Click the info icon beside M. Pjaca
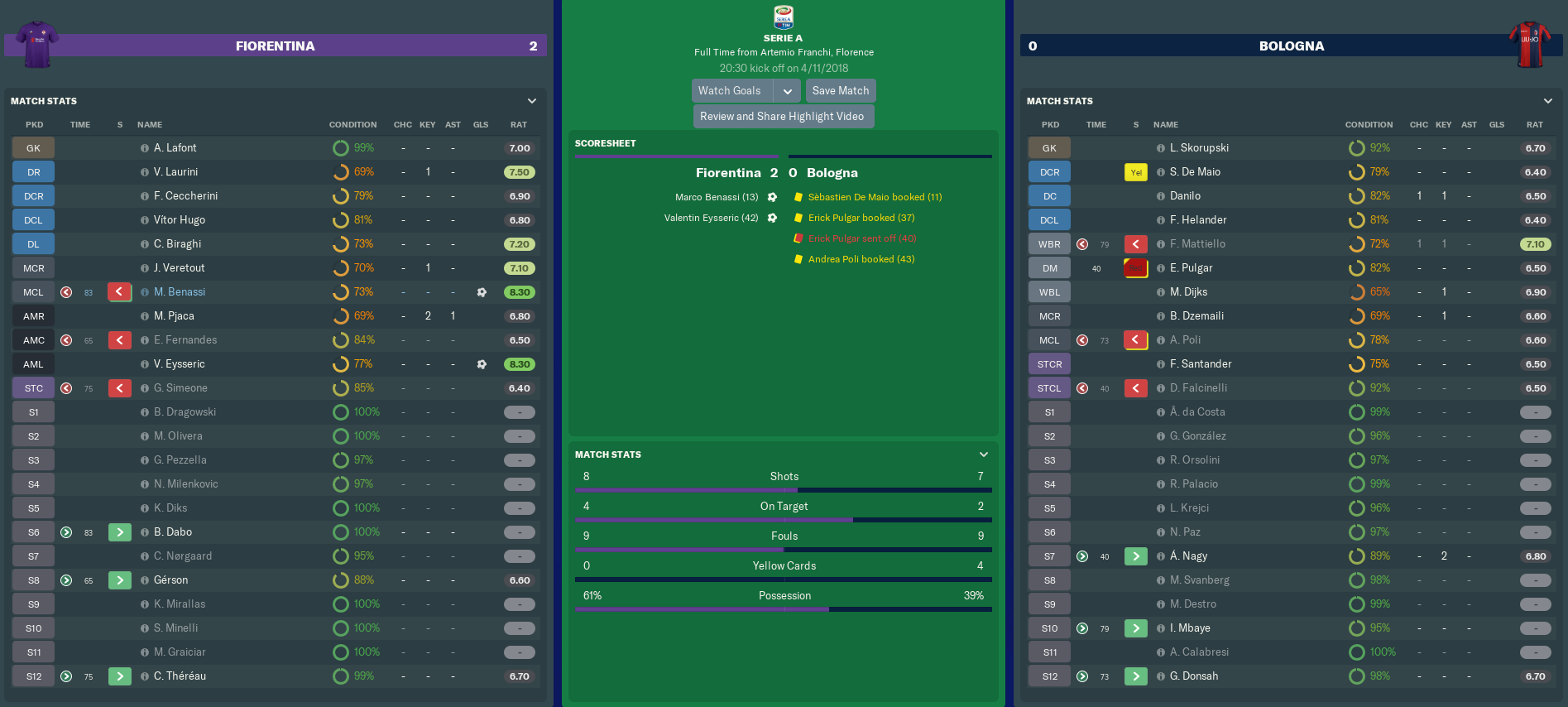The image size is (1568, 707). 145,316
